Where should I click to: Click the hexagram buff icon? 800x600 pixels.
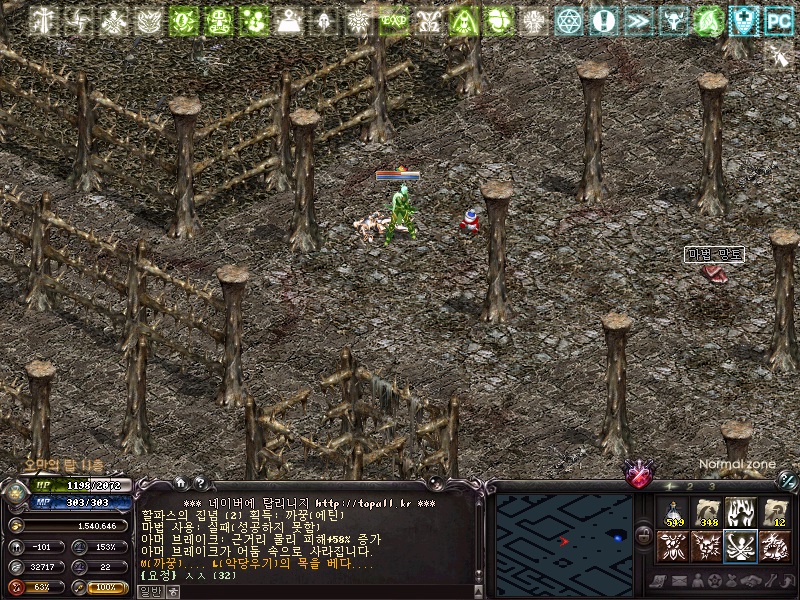pyautogui.click(x=569, y=20)
